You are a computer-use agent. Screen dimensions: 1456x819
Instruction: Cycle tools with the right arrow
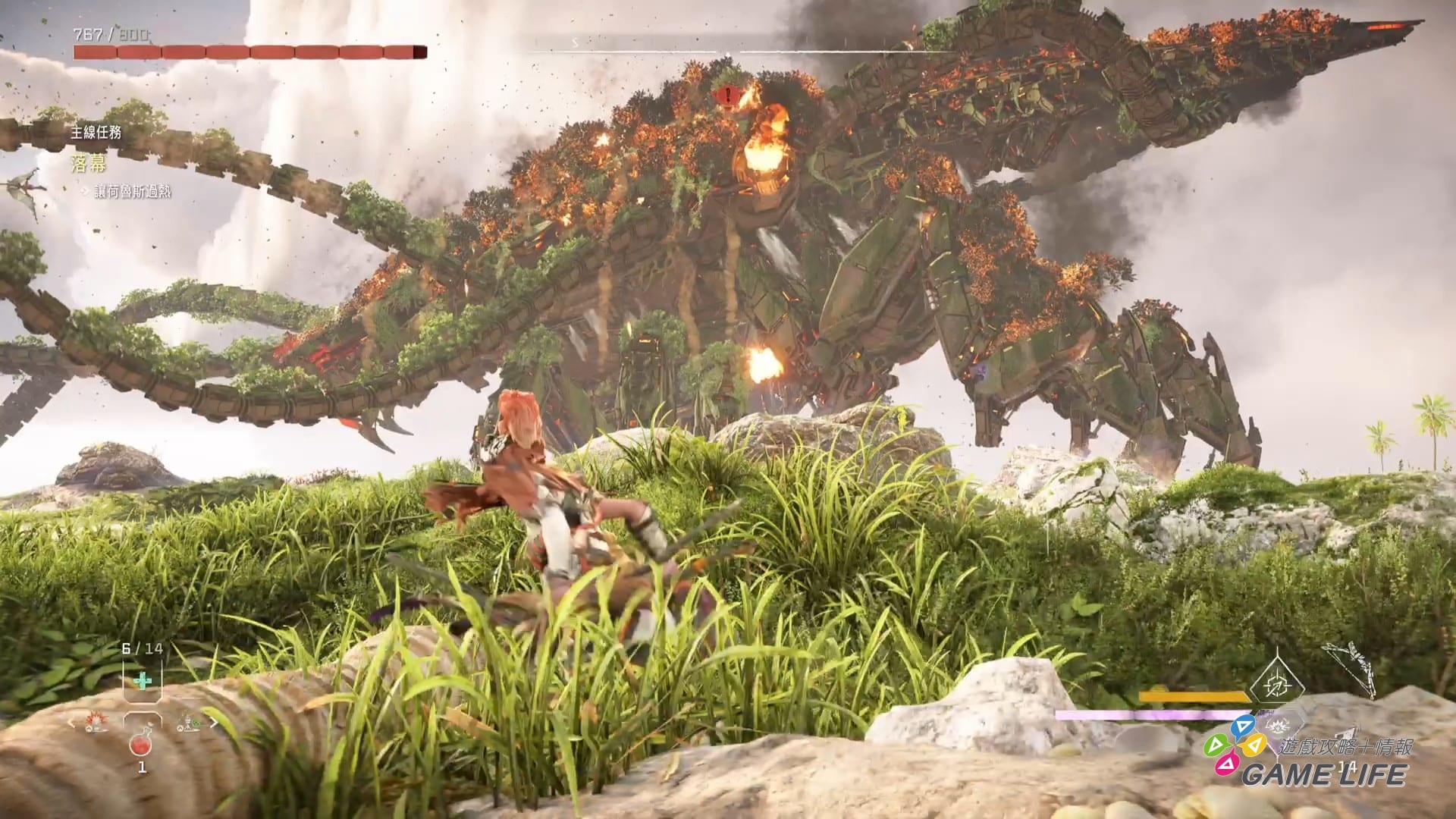coord(214,723)
